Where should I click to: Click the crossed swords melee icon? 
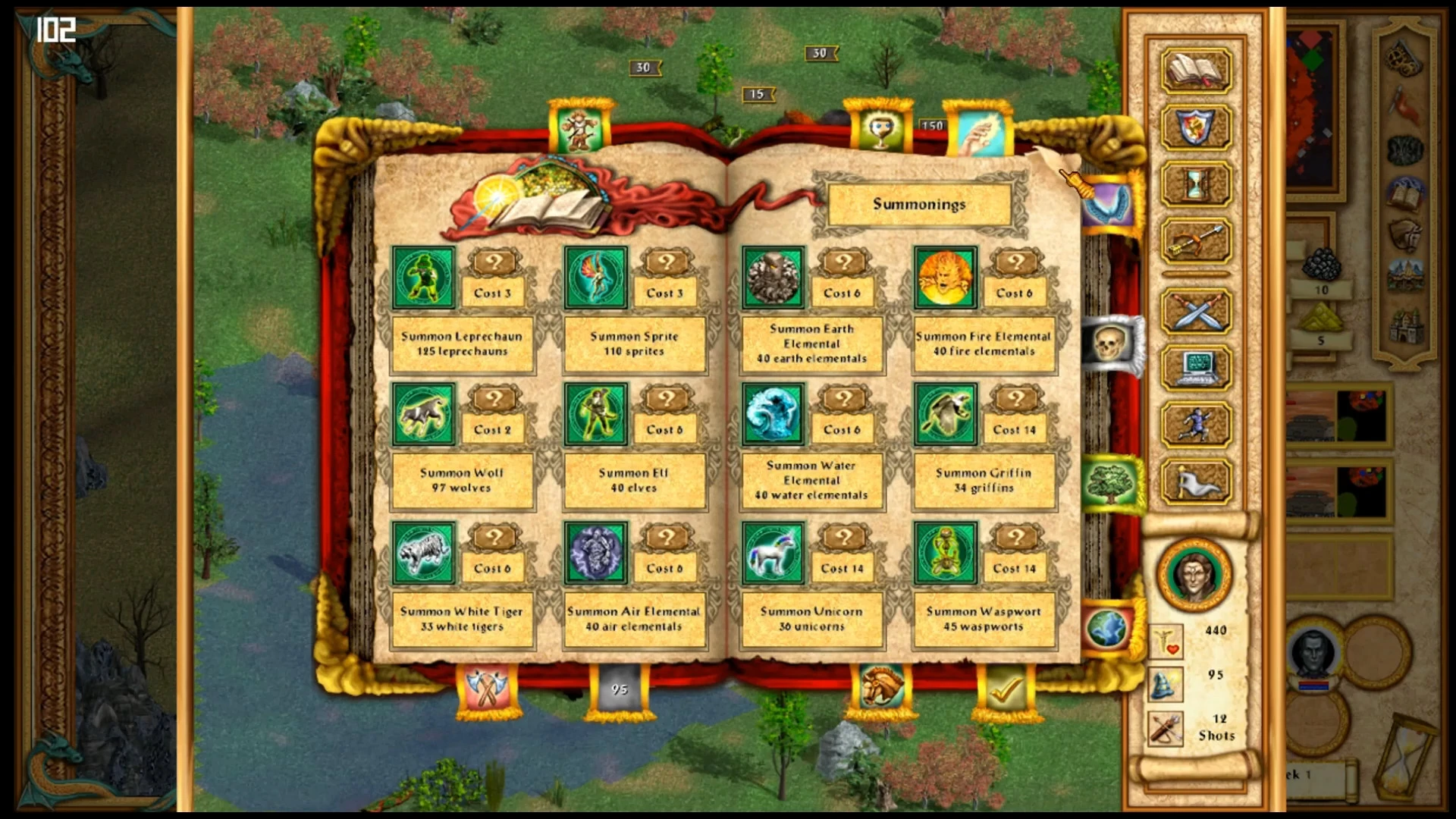pos(1194,311)
